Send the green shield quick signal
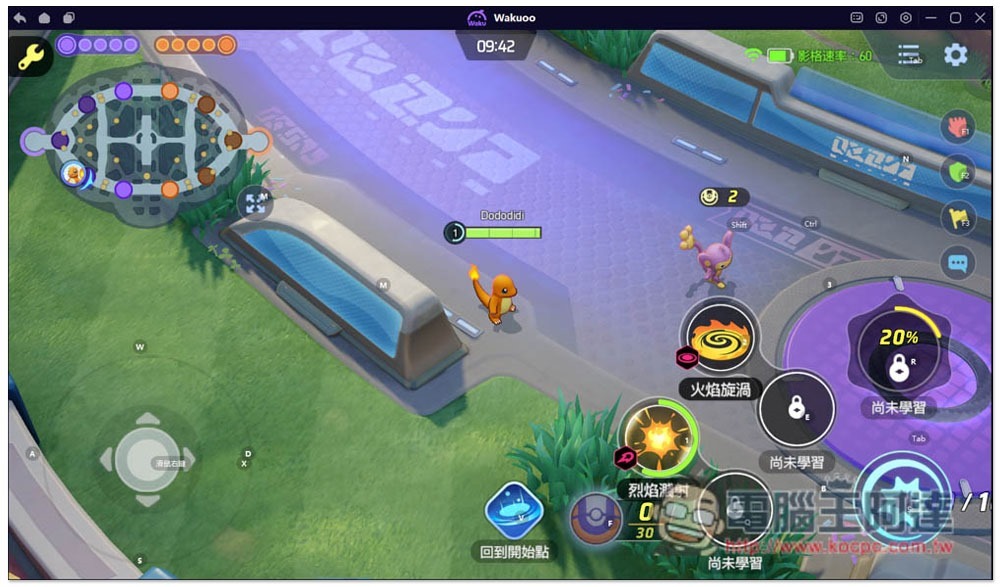1000x587 pixels. click(957, 172)
